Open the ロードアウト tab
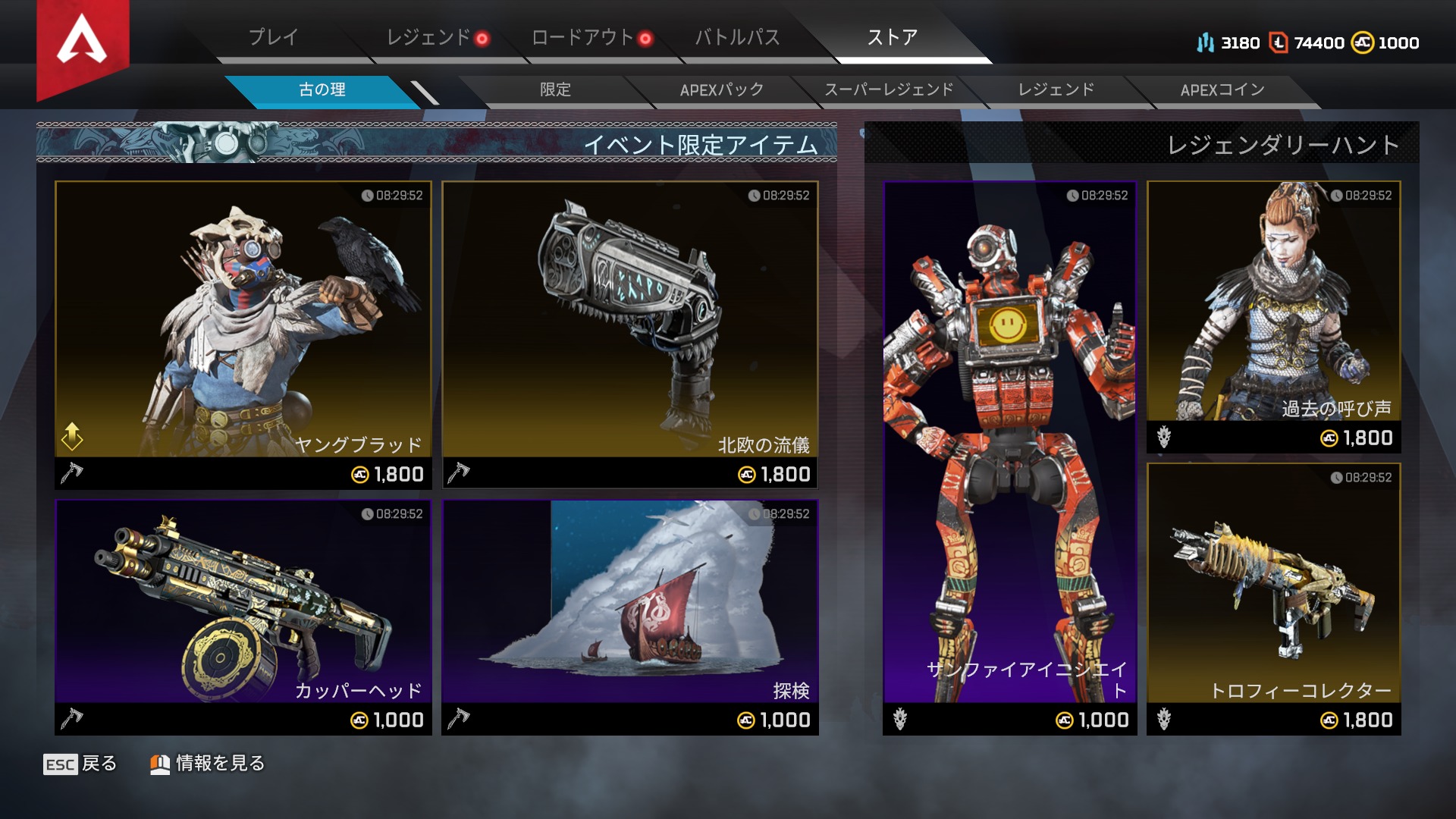Image resolution: width=1456 pixels, height=819 pixels. click(x=583, y=37)
